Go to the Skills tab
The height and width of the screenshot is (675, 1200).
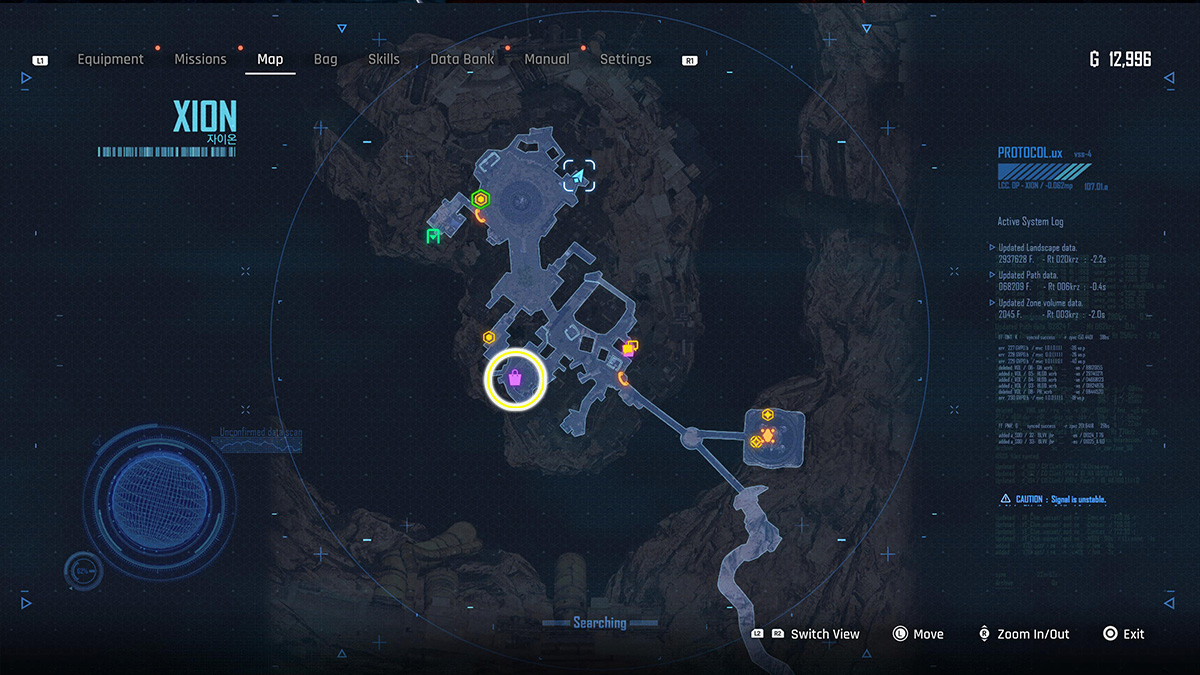384,60
